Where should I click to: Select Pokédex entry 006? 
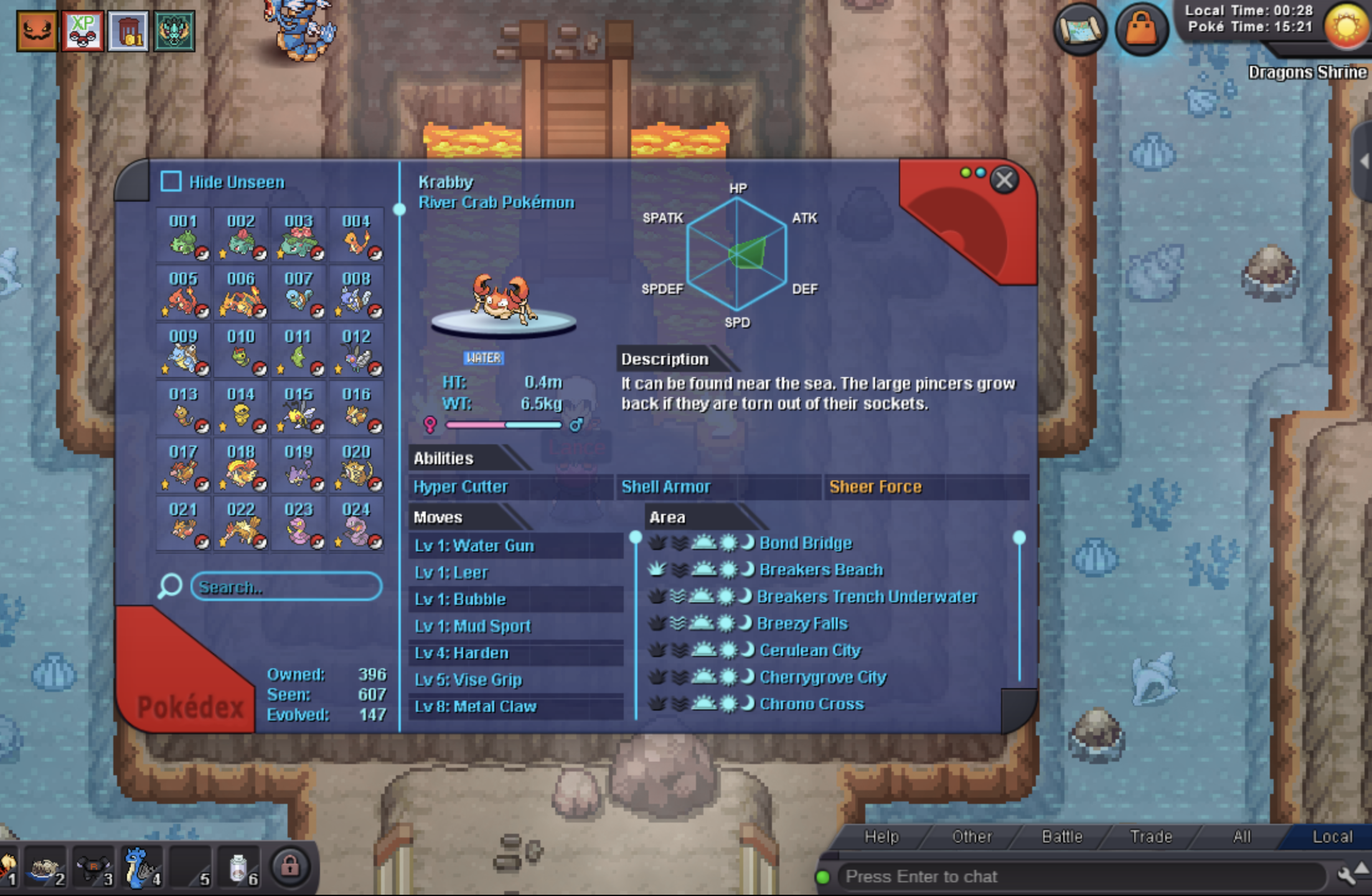pyautogui.click(x=241, y=294)
